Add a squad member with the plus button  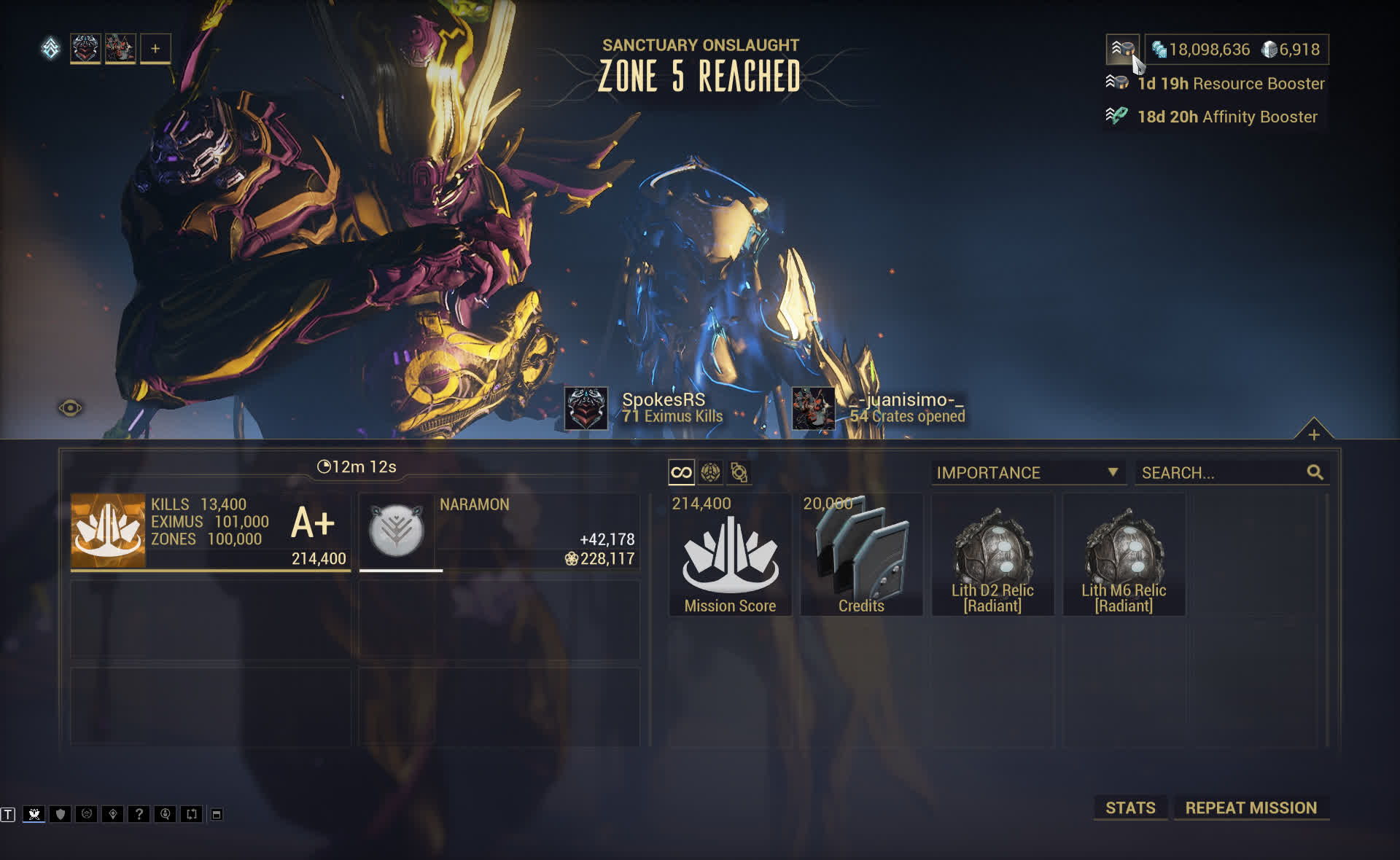[155, 49]
